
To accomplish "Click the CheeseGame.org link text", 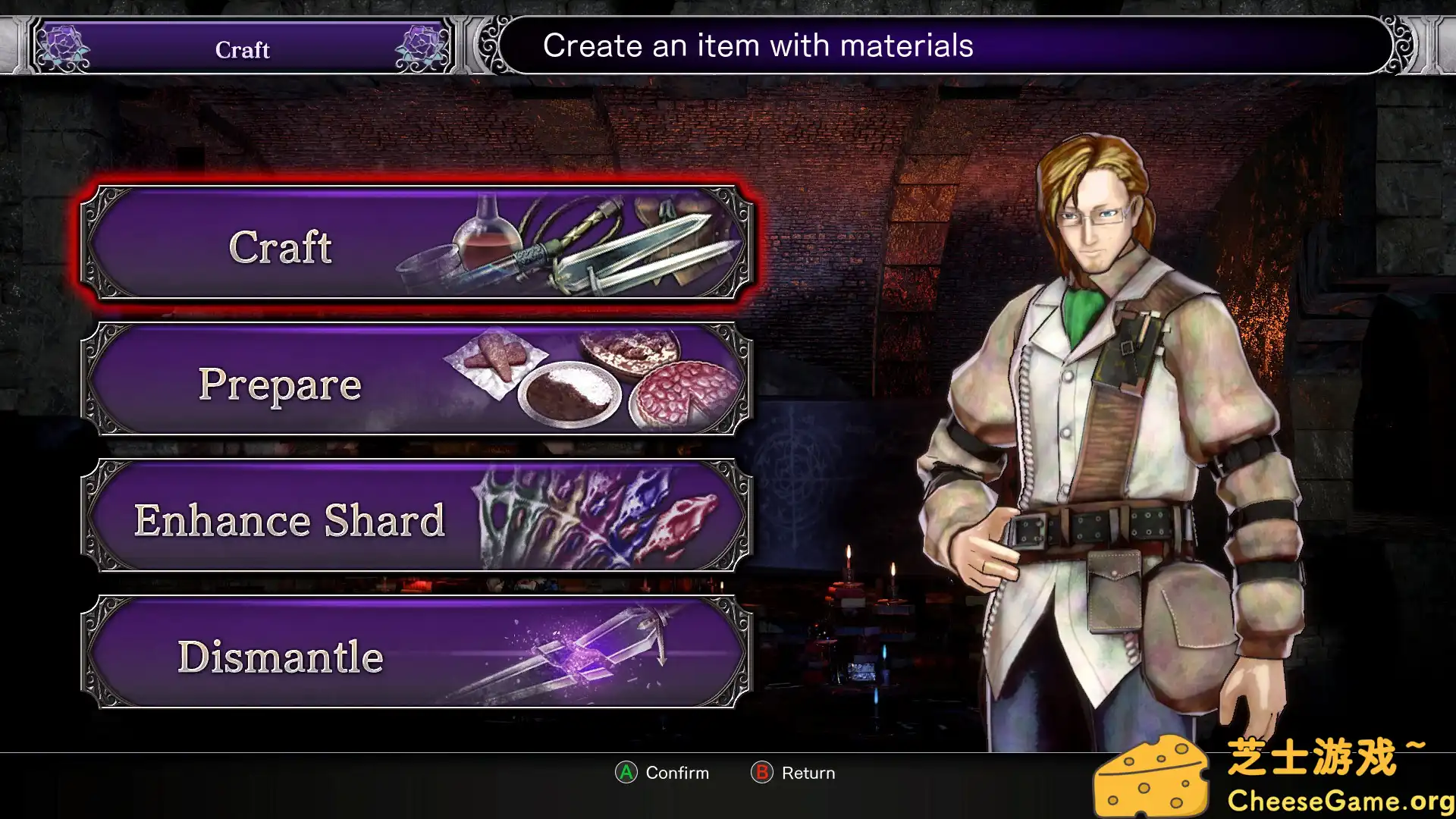I will [1338, 799].
